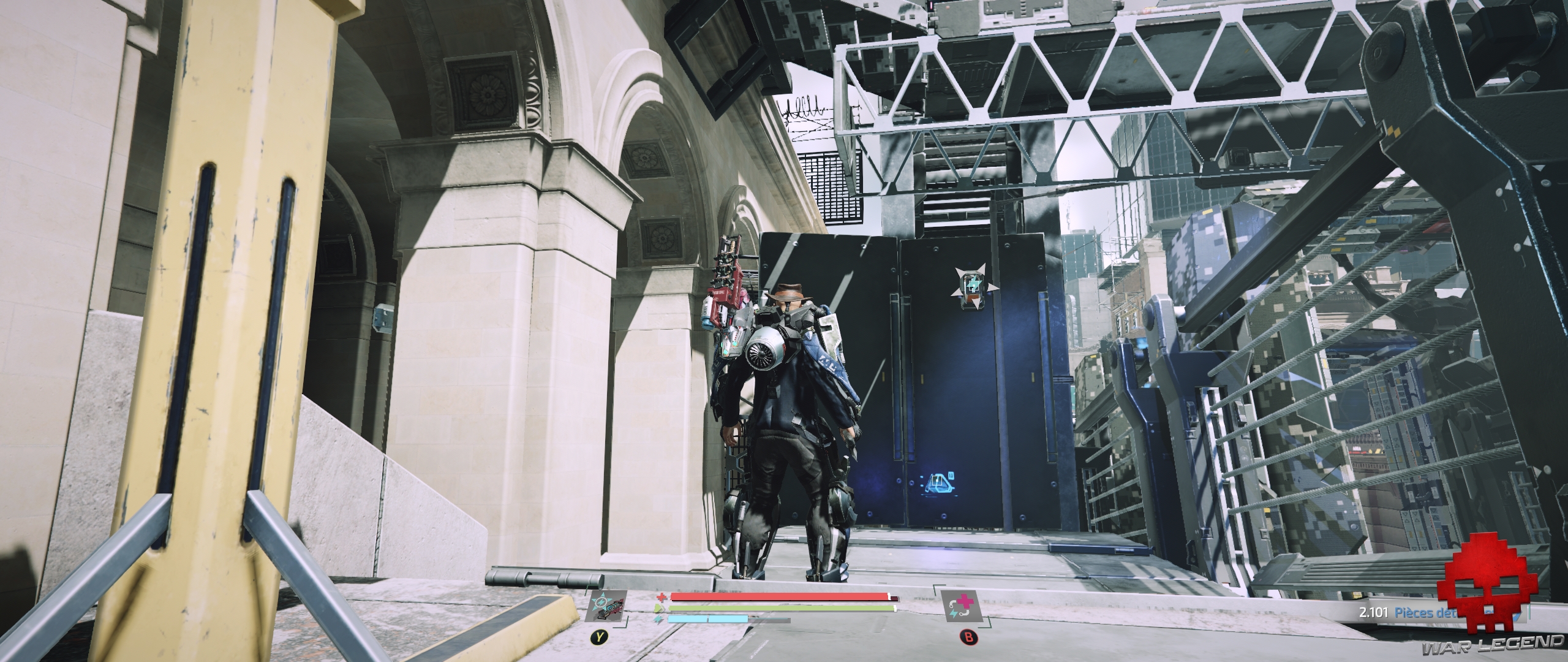
Task: Enable the star-shaped drone module indicator
Action: [x=973, y=286]
